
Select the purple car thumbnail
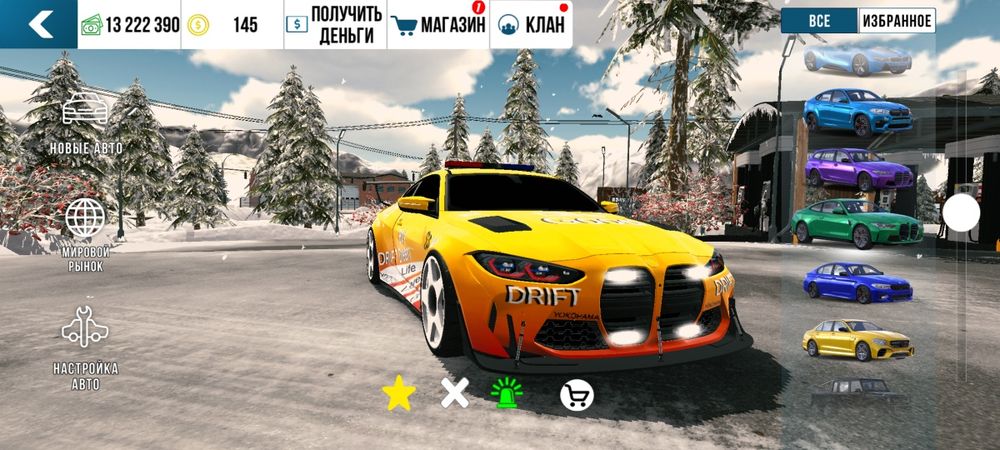[858, 169]
